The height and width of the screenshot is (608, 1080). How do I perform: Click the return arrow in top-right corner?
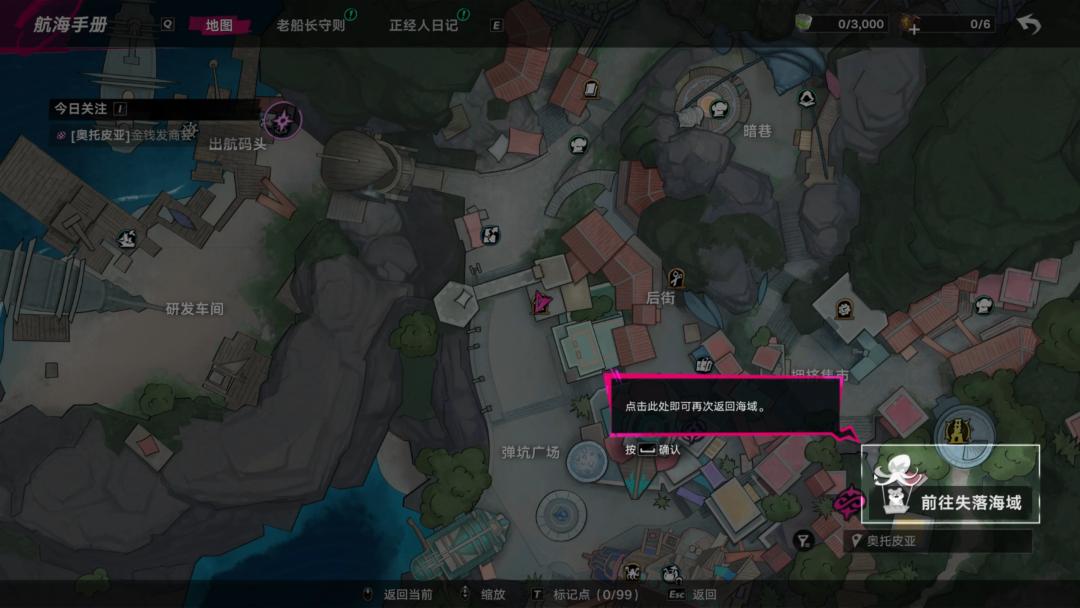pos(1028,24)
